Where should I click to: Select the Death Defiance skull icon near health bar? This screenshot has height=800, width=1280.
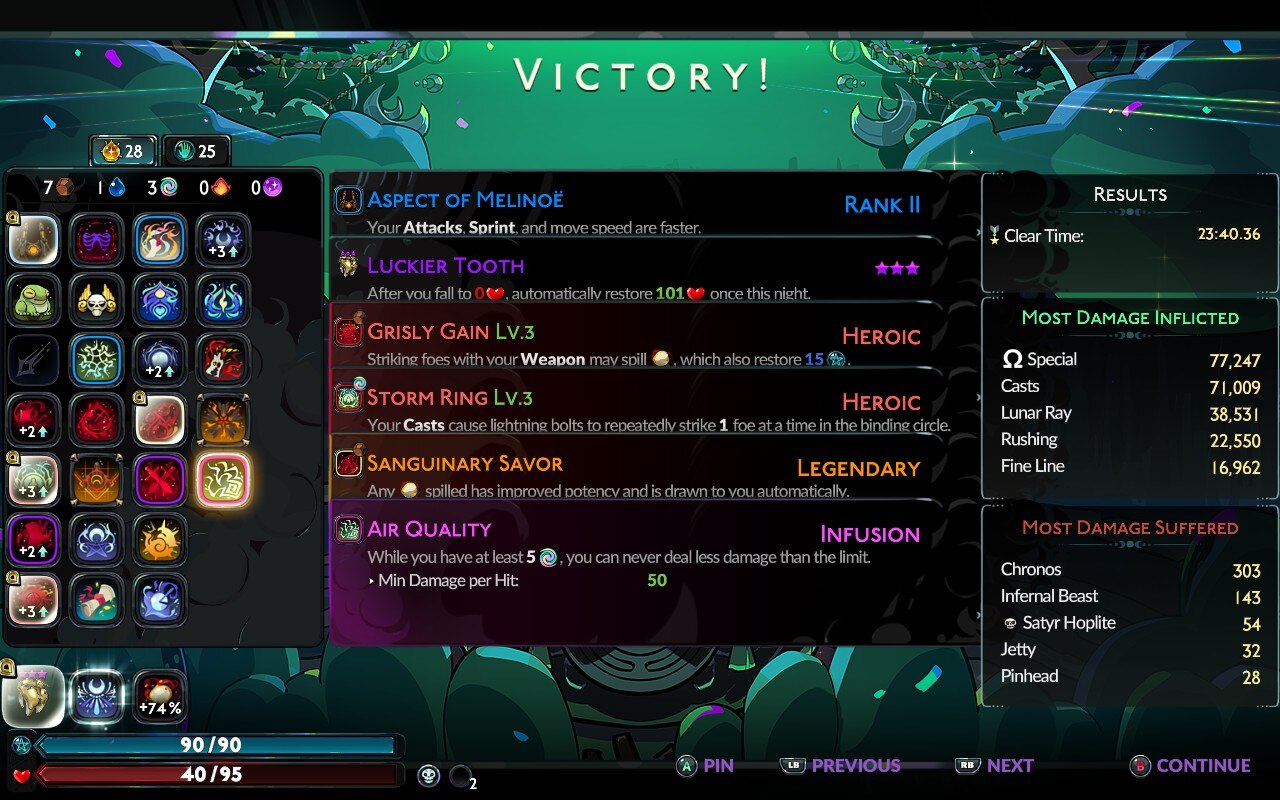tap(428, 775)
